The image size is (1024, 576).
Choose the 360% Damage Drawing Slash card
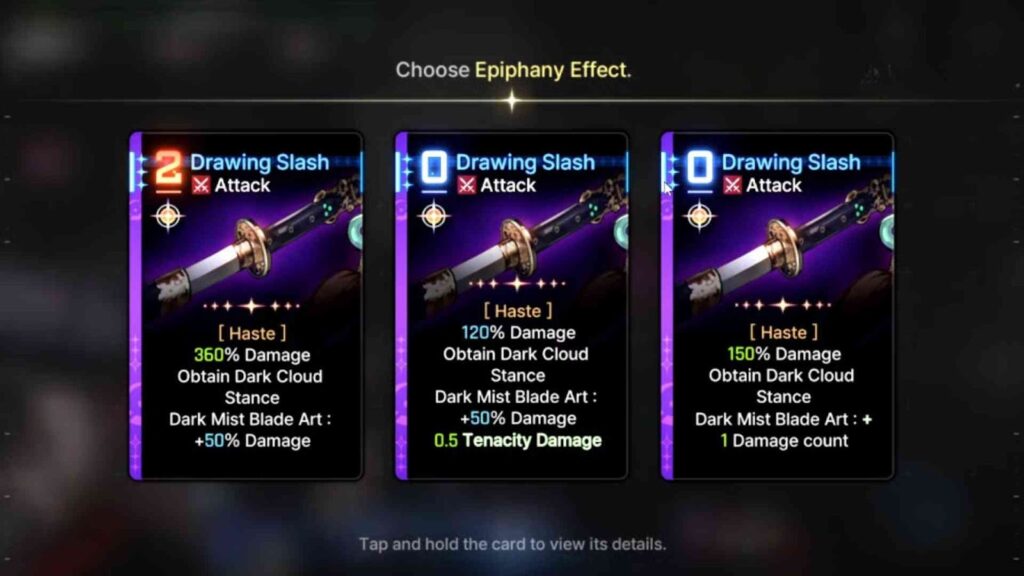click(246, 305)
